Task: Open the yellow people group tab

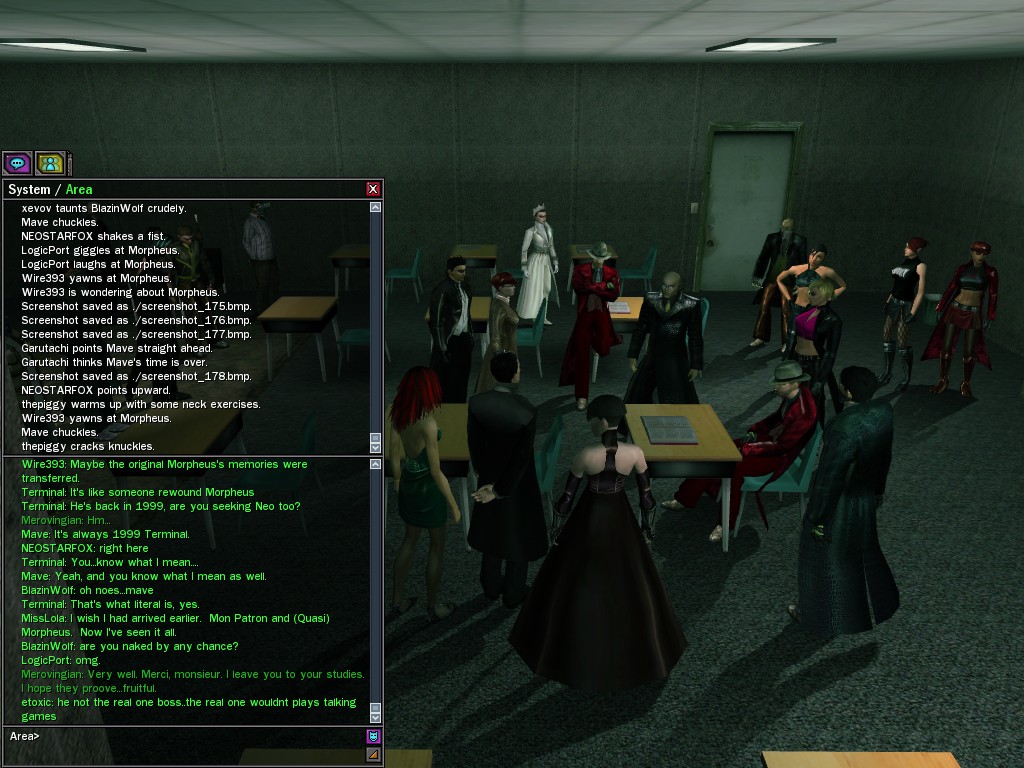Action: 50,163
